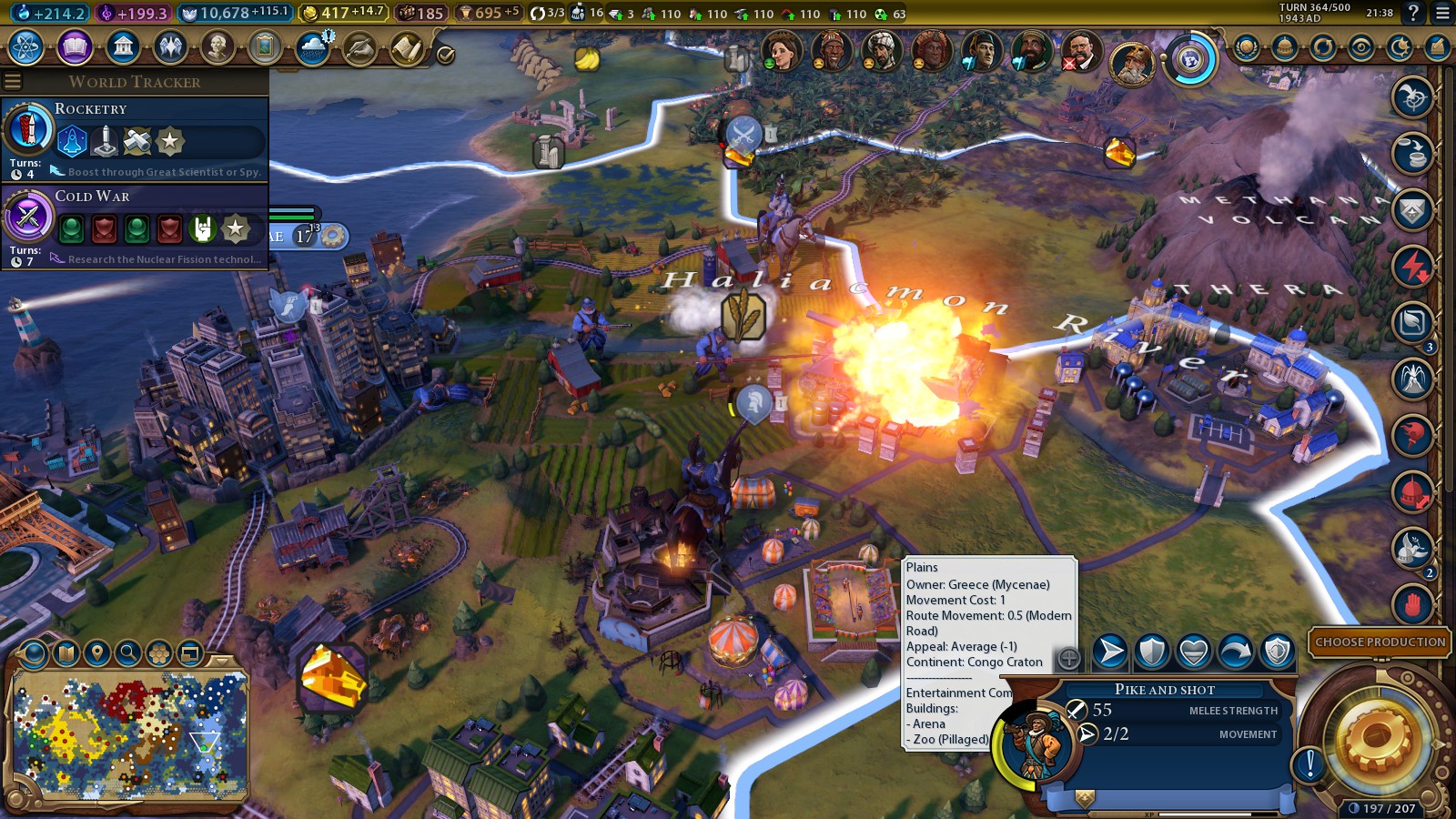Open the Cold War civic tracker entry
The image size is (1456, 819).
coord(135,226)
